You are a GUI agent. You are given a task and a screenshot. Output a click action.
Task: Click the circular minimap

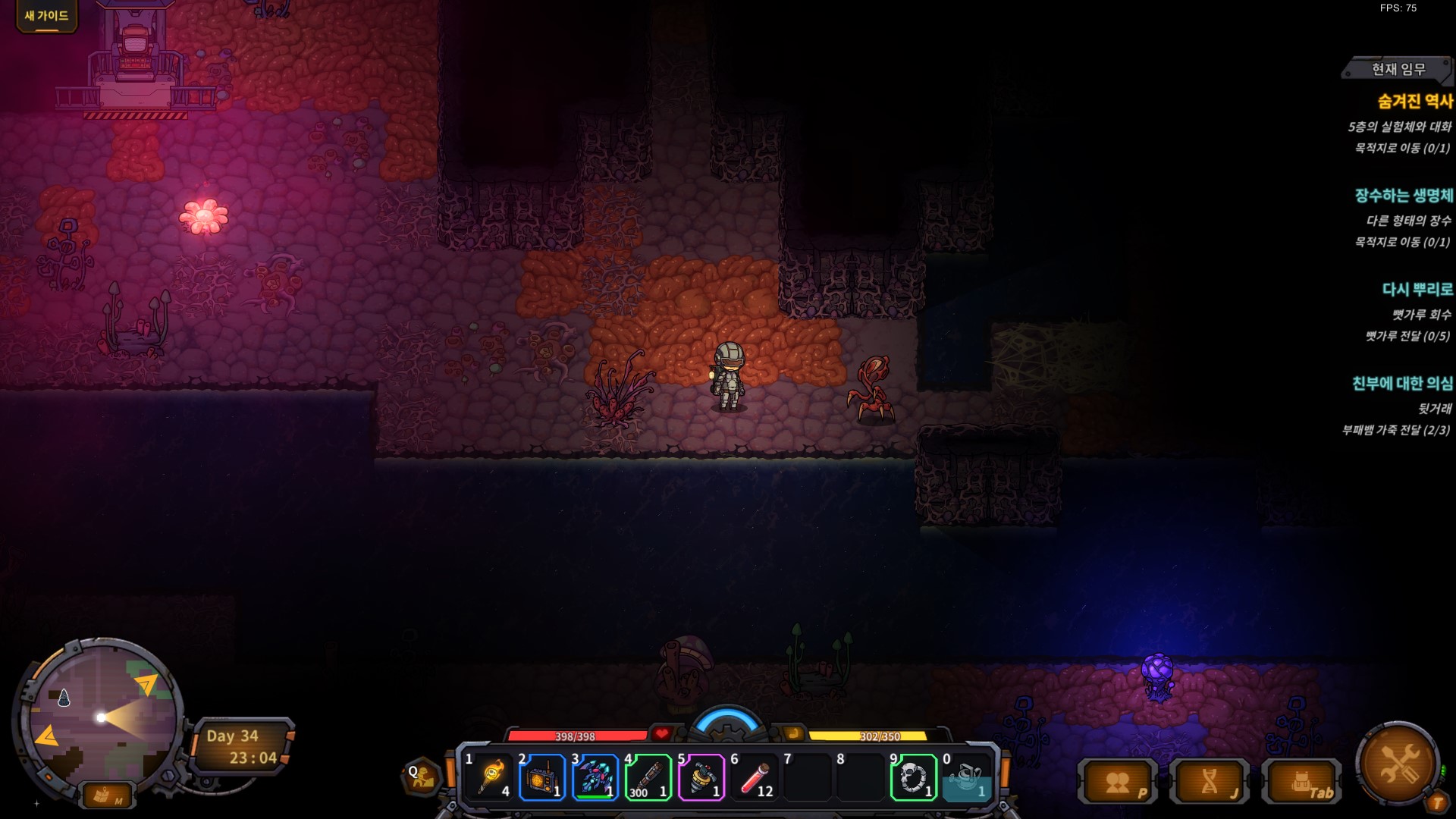[x=100, y=717]
